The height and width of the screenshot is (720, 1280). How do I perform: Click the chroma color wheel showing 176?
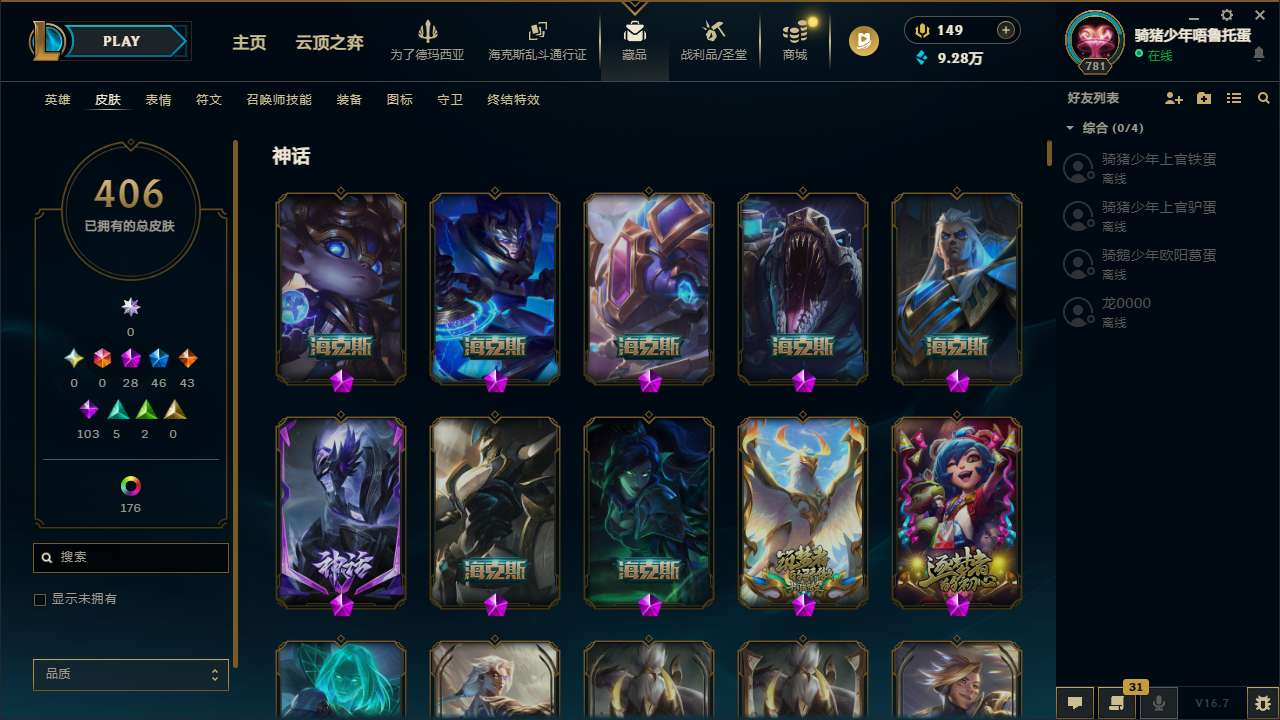coord(130,487)
